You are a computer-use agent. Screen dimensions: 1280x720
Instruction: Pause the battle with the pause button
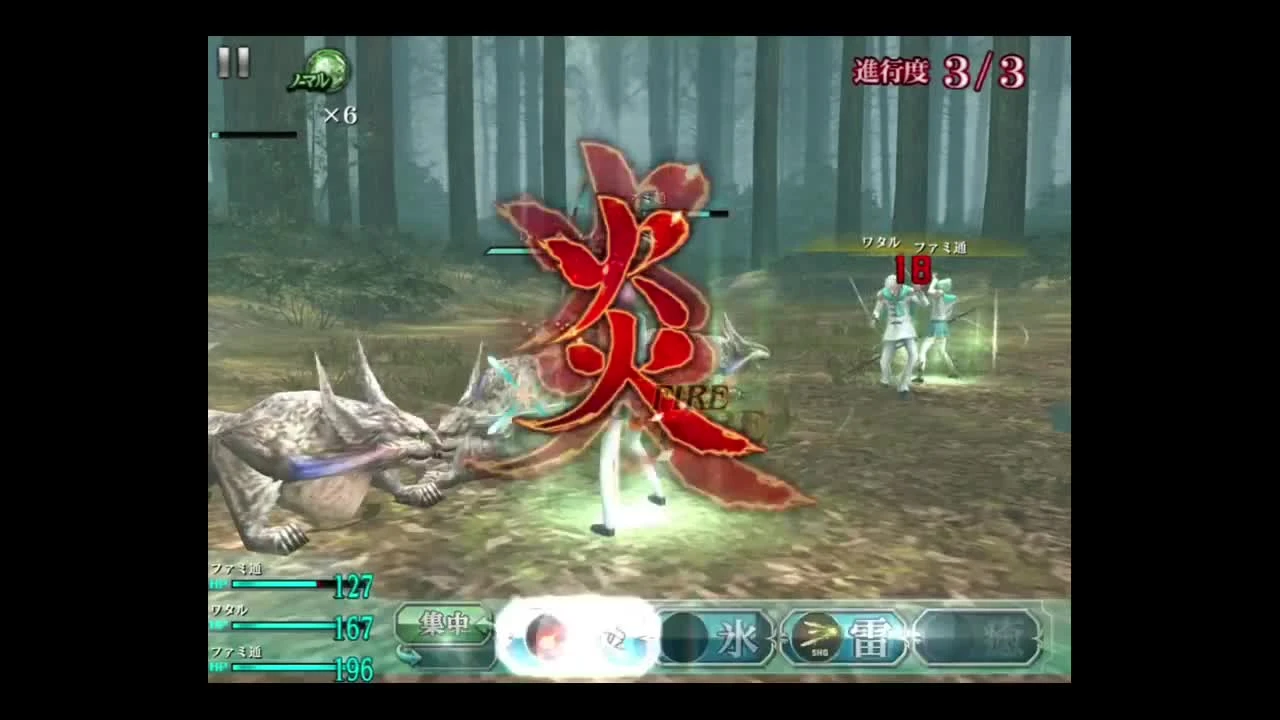231,63
